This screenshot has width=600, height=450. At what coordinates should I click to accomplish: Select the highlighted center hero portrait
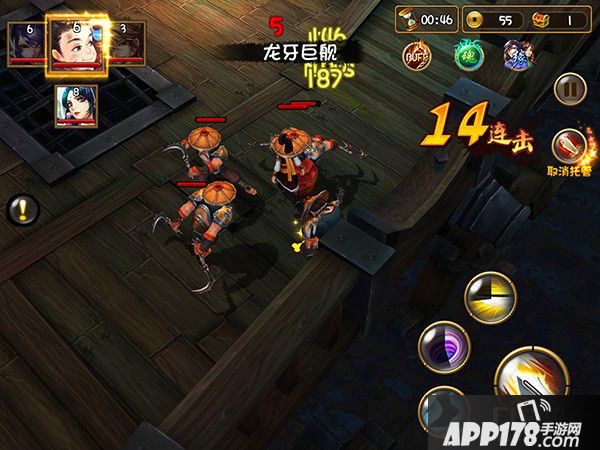pyautogui.click(x=77, y=44)
